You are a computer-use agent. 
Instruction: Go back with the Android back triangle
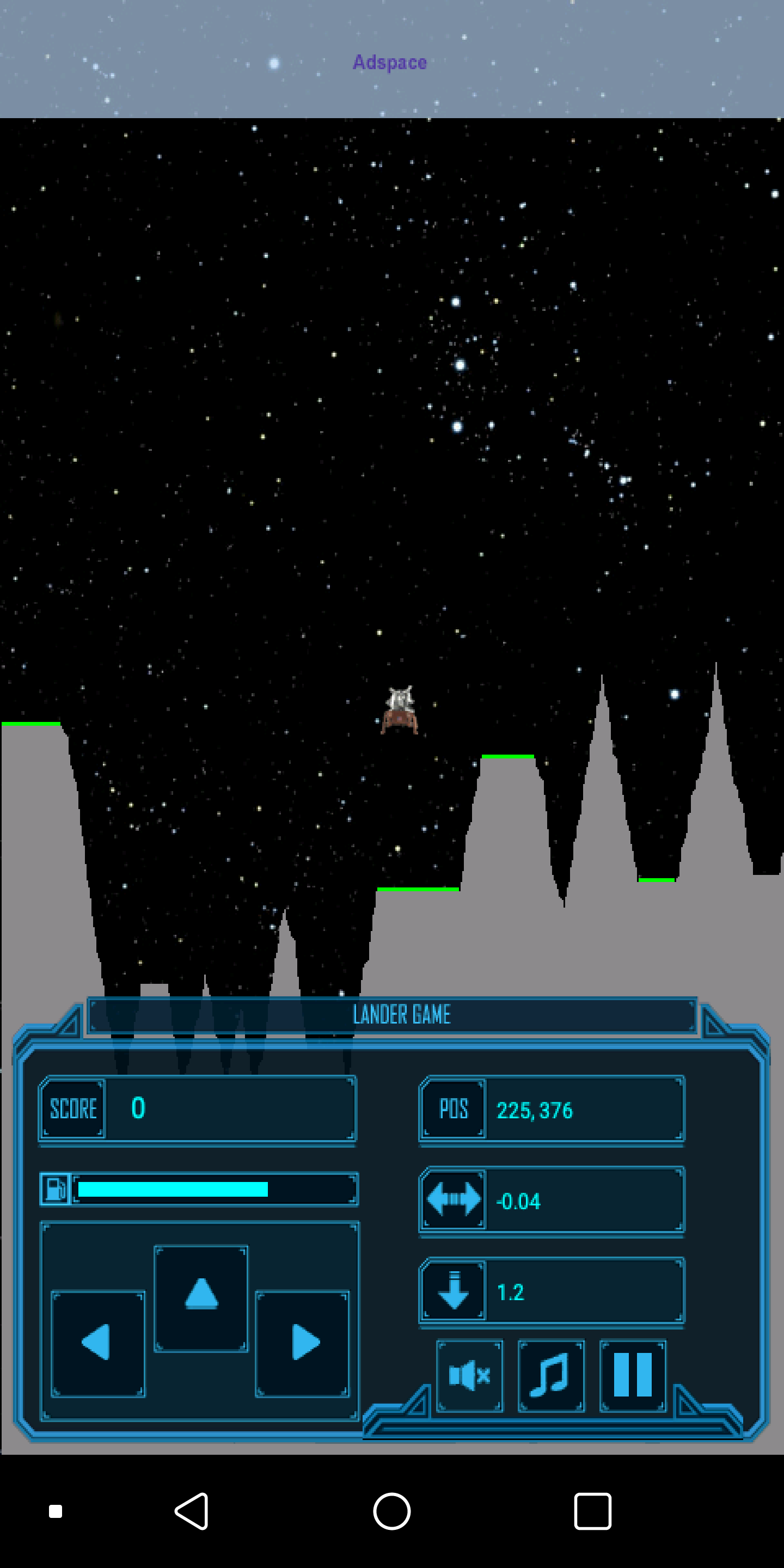tap(192, 1511)
